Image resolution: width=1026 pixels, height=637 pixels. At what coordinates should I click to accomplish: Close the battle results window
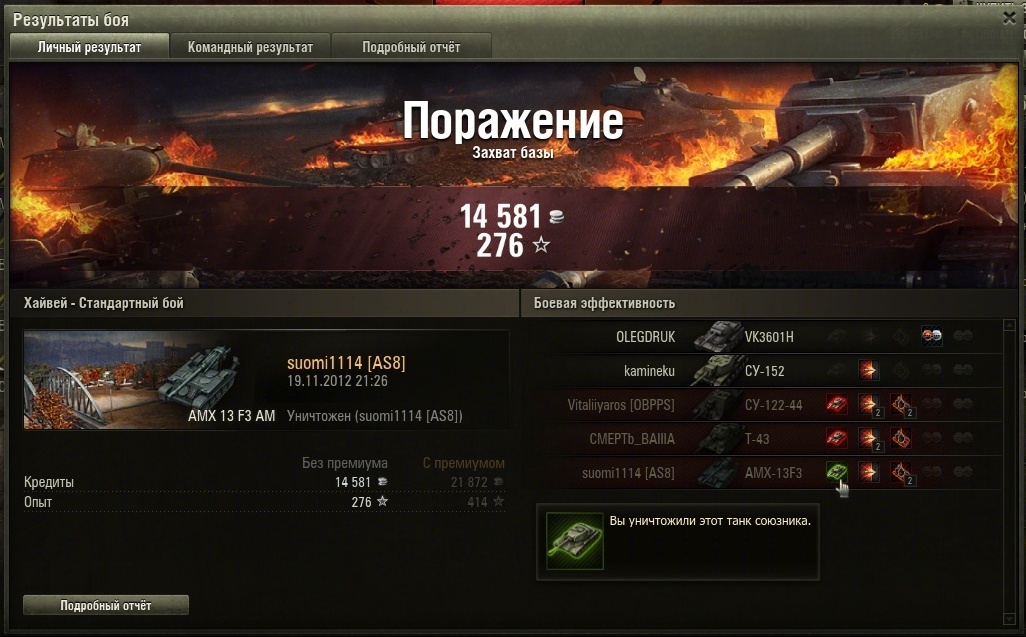(x=1009, y=17)
